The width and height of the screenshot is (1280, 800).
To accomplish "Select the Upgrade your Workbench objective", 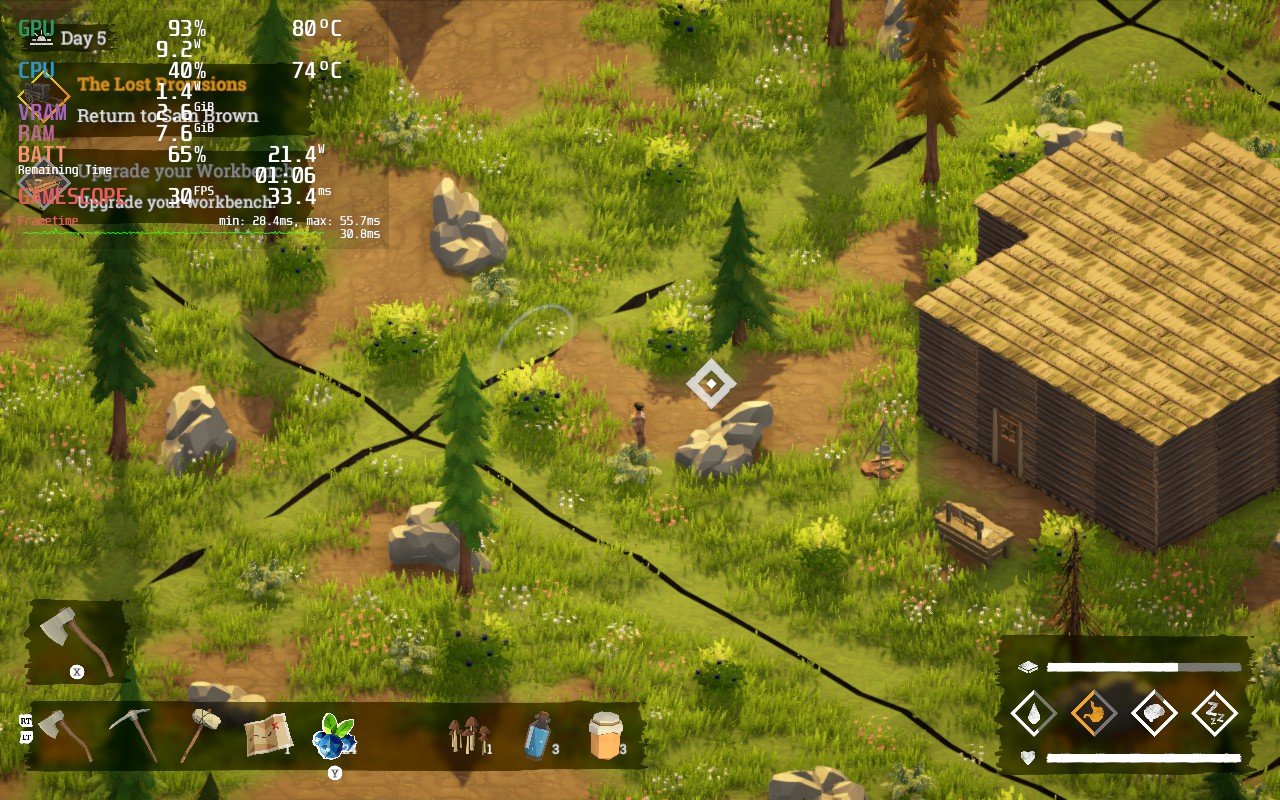I will [x=175, y=203].
